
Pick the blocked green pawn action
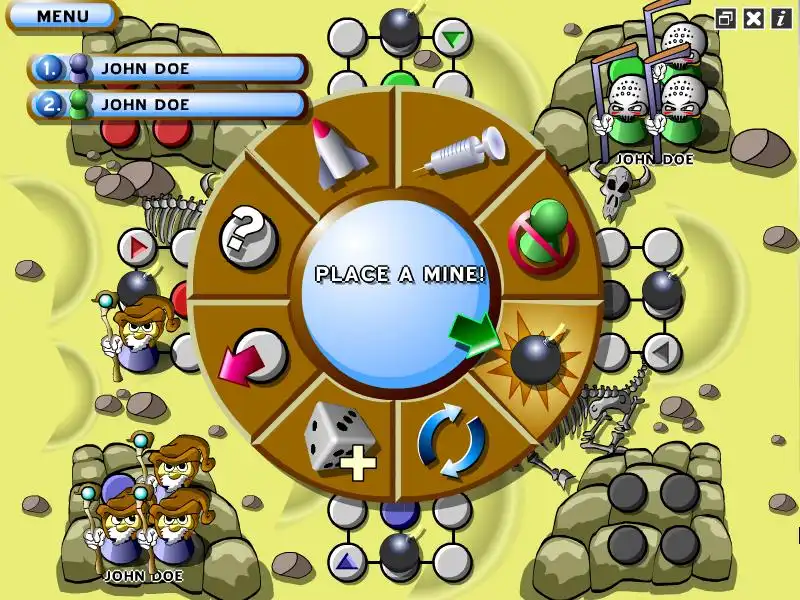[x=541, y=235]
